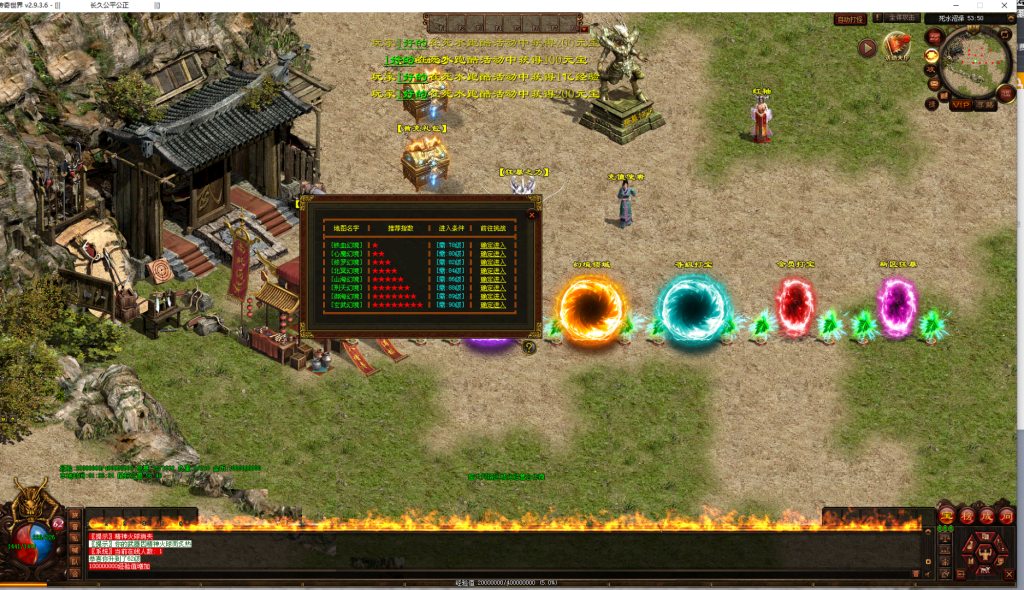This screenshot has height=590, width=1024.
Task: Toggle the 自动打怪 auto-fight button
Action: click(x=850, y=18)
